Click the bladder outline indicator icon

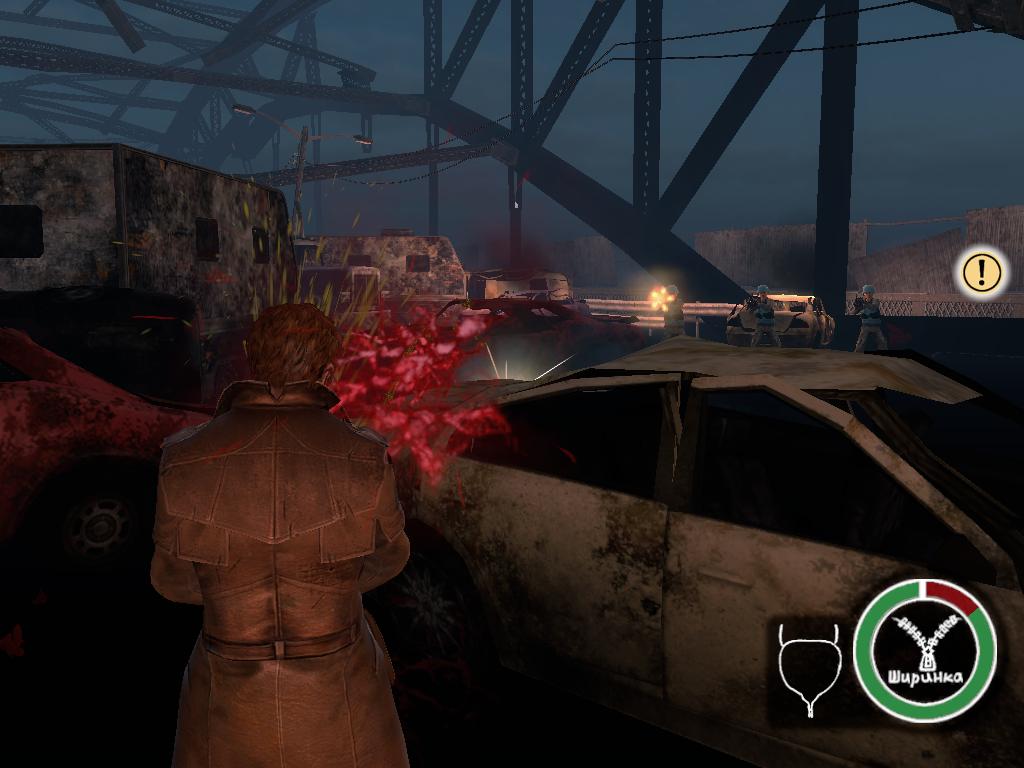[x=808, y=669]
